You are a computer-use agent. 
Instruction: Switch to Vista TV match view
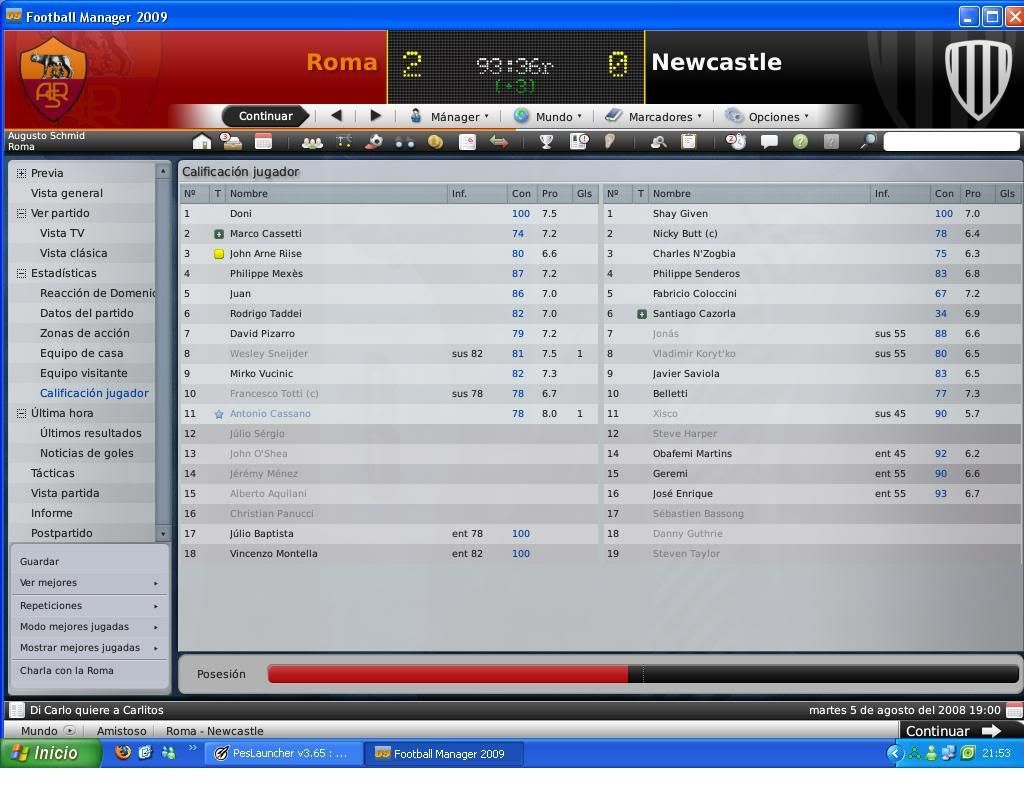[x=62, y=233]
